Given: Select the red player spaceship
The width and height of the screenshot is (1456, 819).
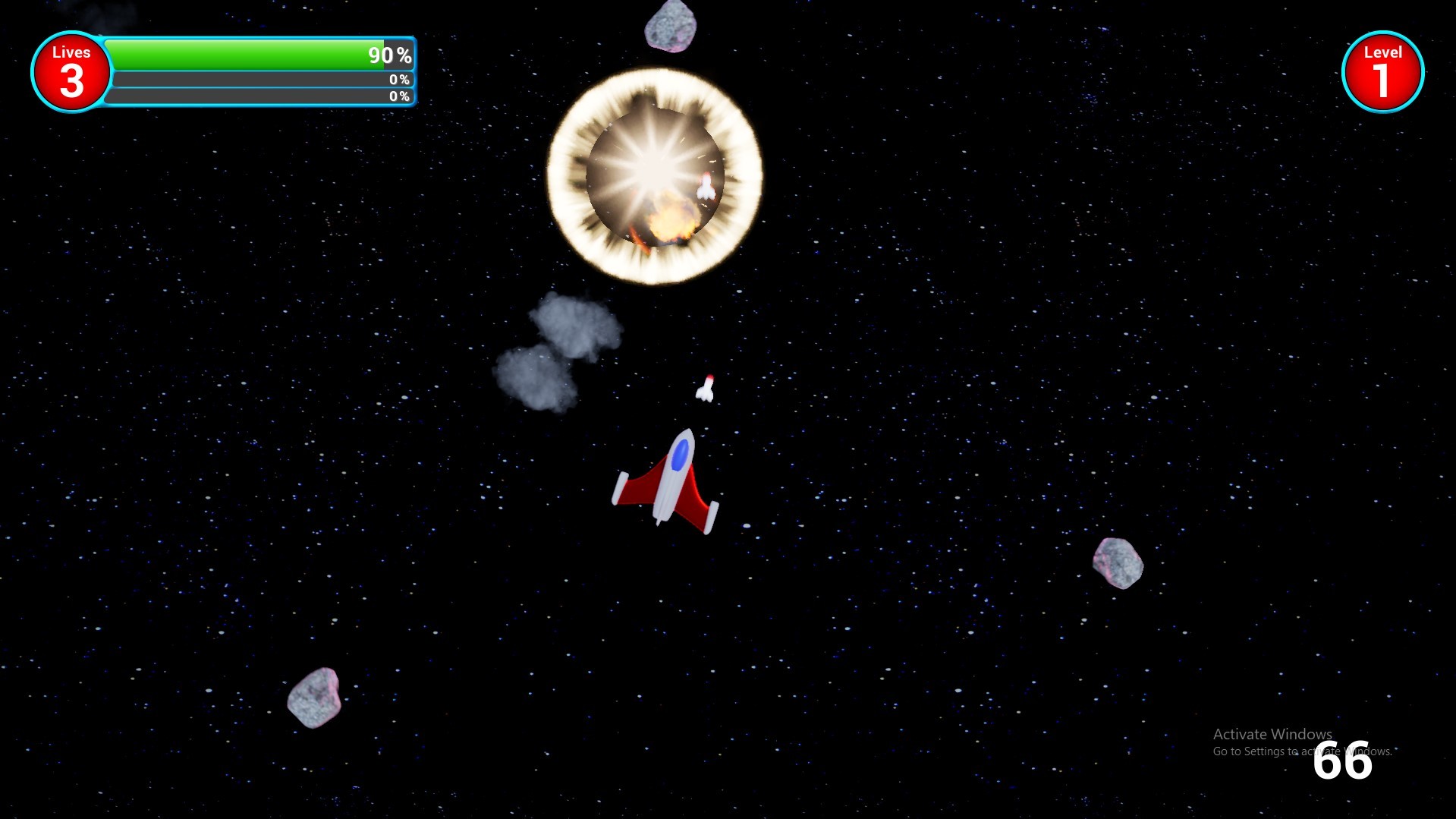Looking at the screenshot, I should [x=668, y=478].
